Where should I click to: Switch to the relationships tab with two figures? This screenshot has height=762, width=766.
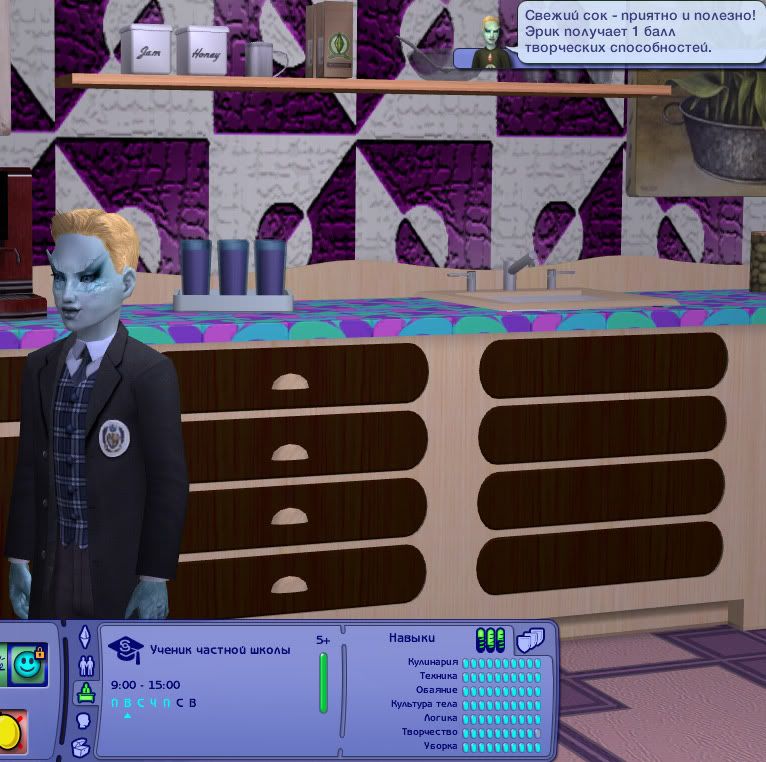point(84,665)
